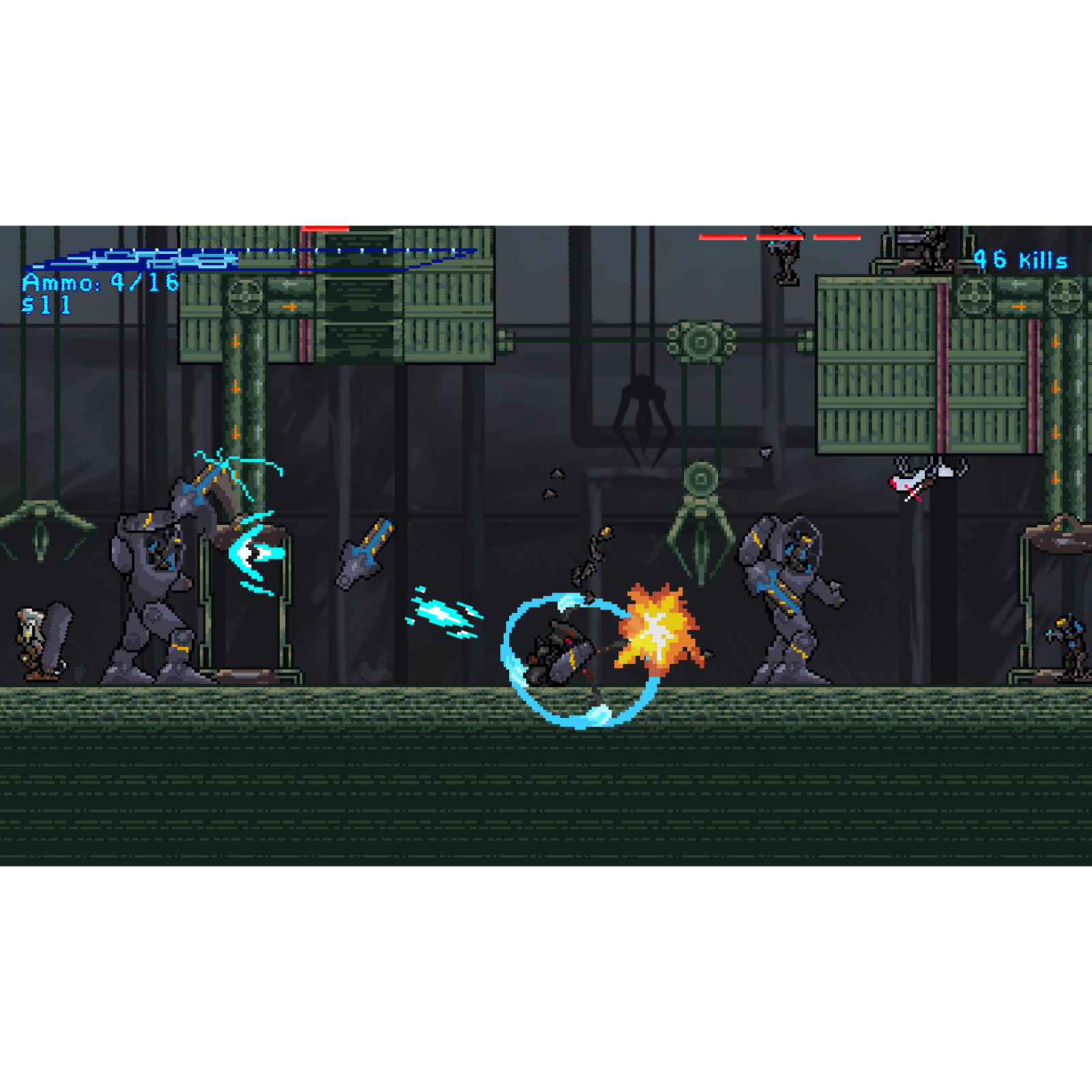The height and width of the screenshot is (1092, 1092).
Task: Click the red health bar above the left crates
Action: click(x=326, y=229)
